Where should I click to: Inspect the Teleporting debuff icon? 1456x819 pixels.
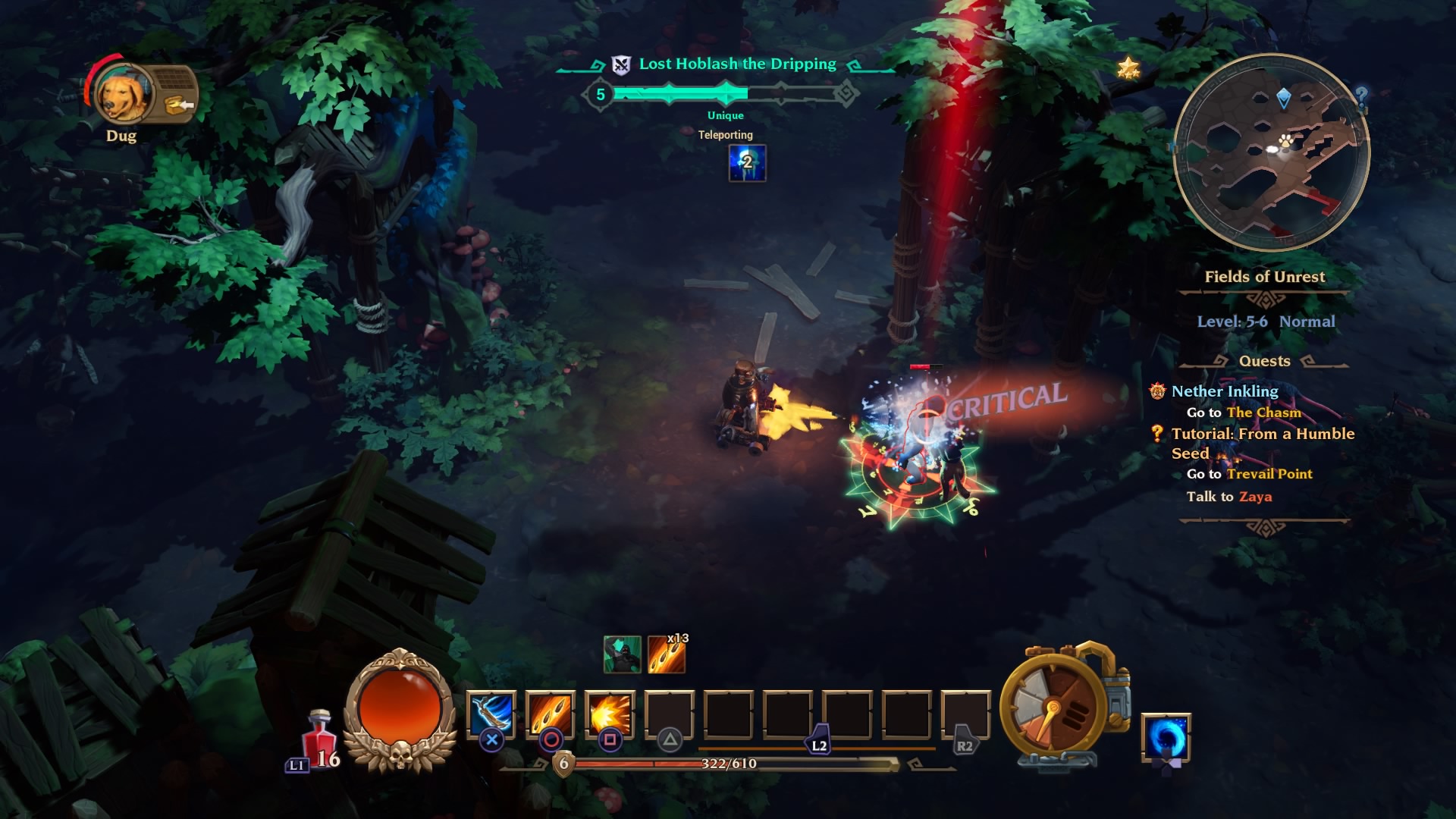click(747, 165)
